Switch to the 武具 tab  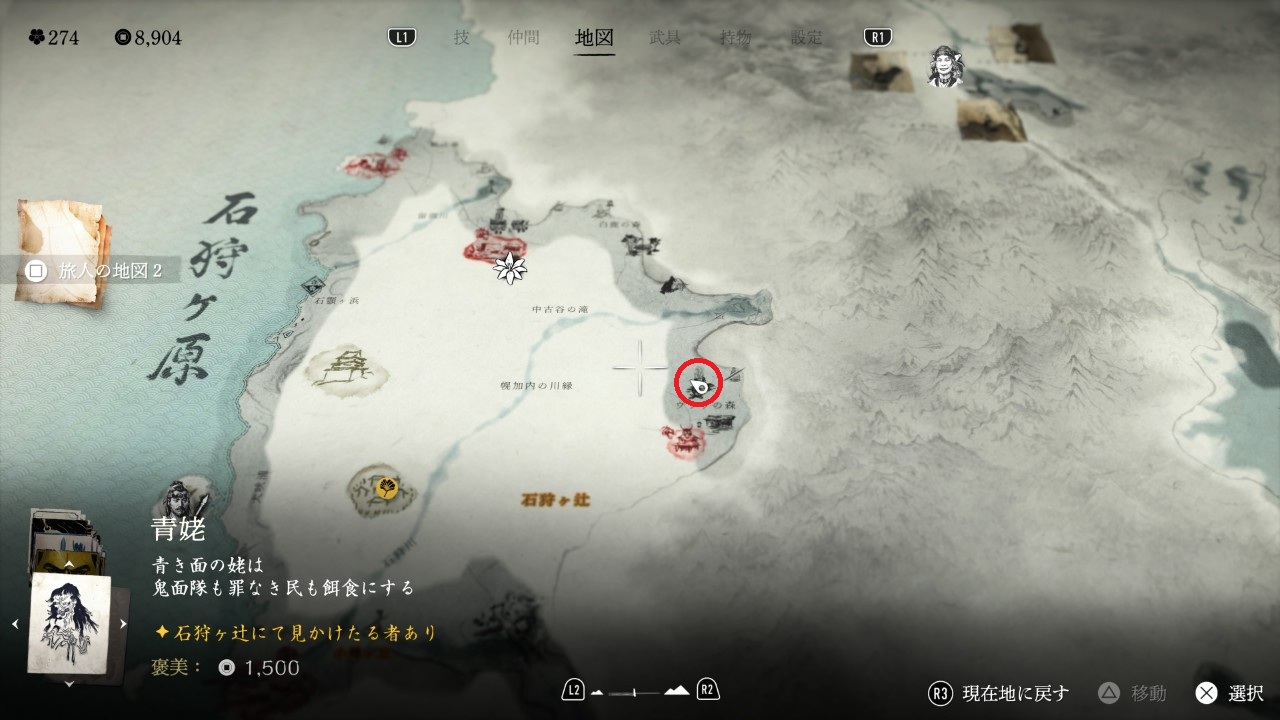[x=665, y=38]
